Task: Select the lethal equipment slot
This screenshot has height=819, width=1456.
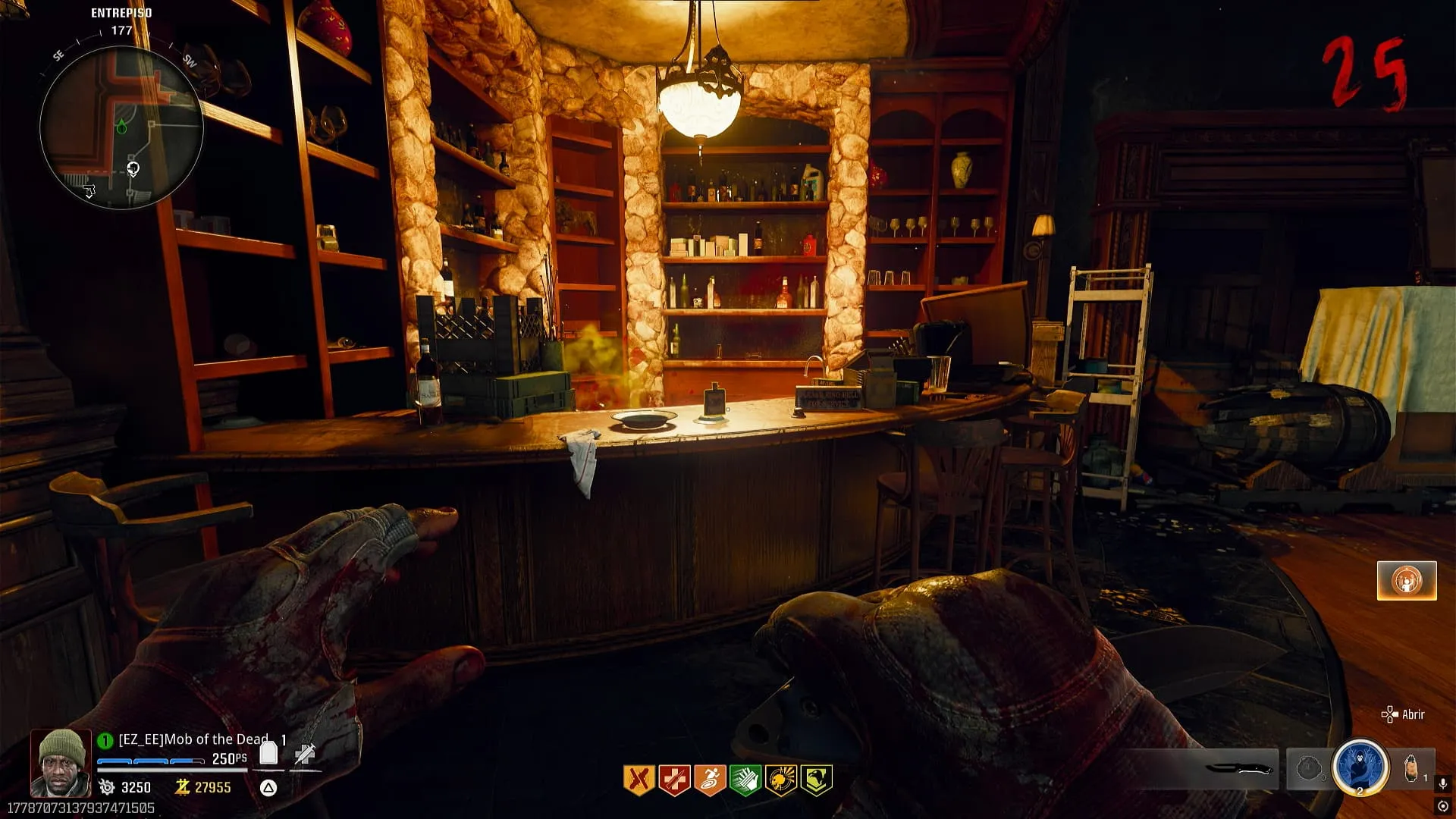Action: click(1411, 769)
